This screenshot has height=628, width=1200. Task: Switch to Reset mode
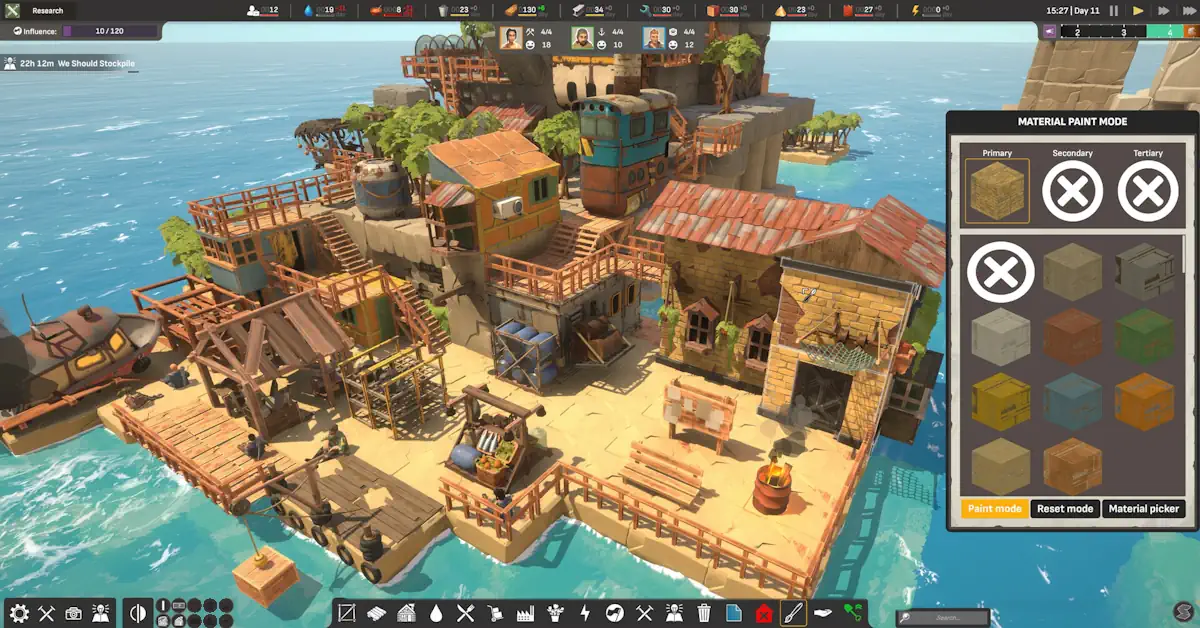click(x=1064, y=509)
